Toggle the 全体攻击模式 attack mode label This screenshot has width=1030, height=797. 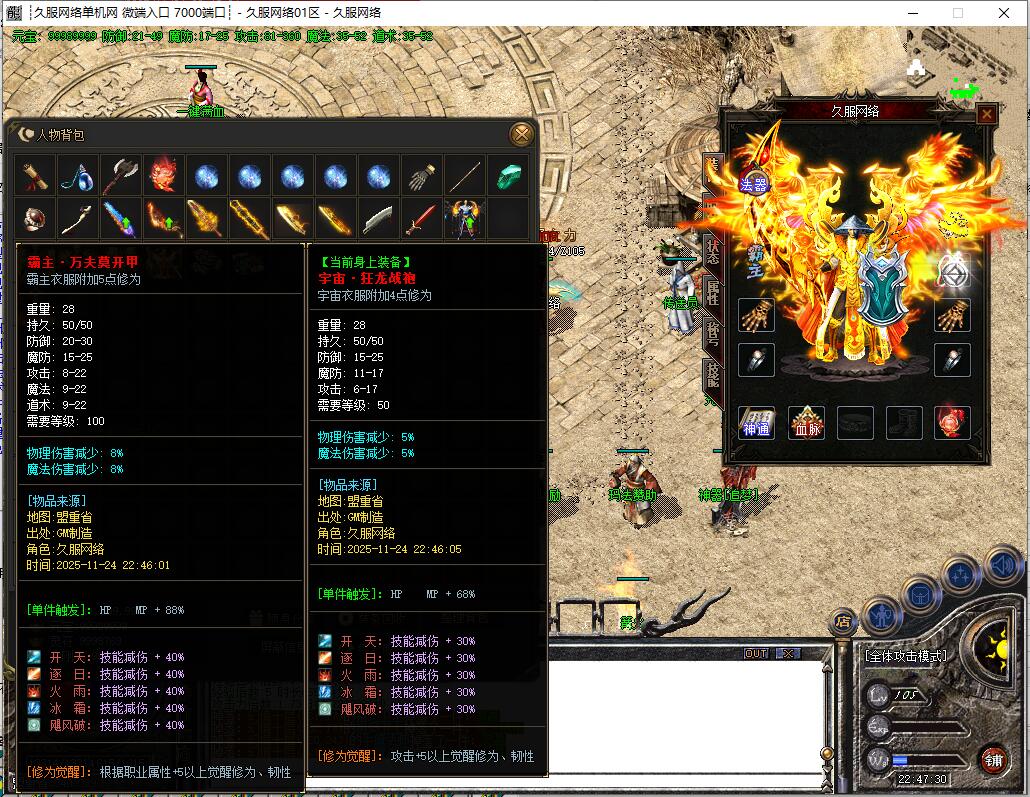tap(906, 656)
